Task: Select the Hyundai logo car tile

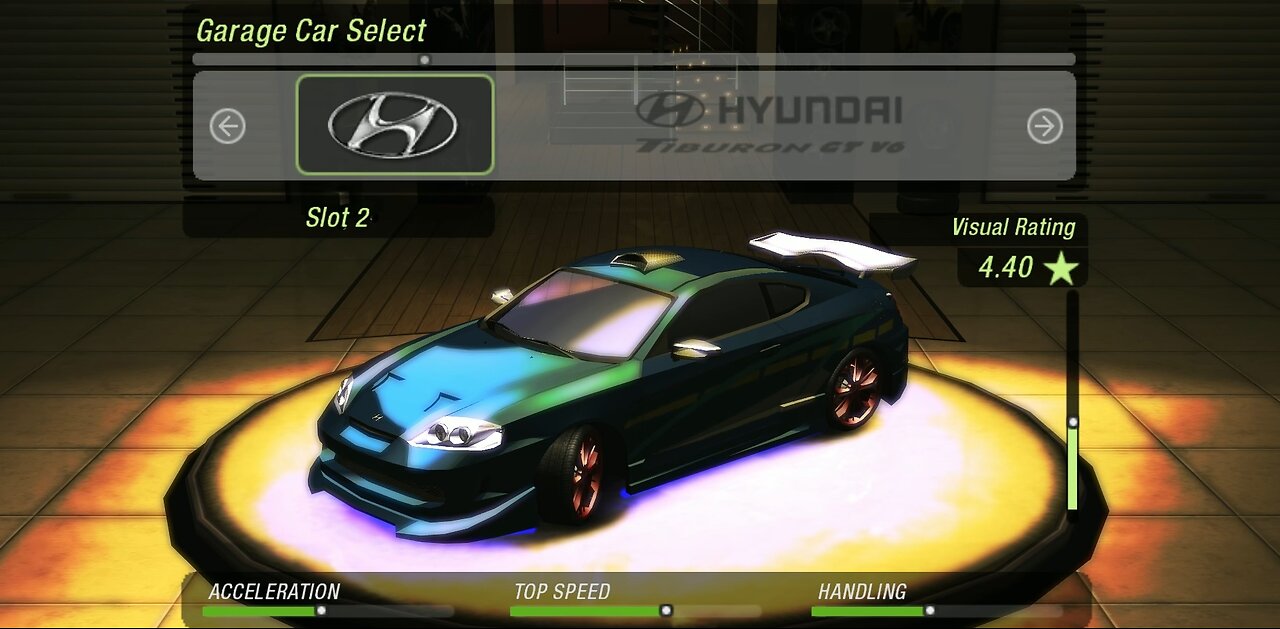Action: [x=394, y=125]
